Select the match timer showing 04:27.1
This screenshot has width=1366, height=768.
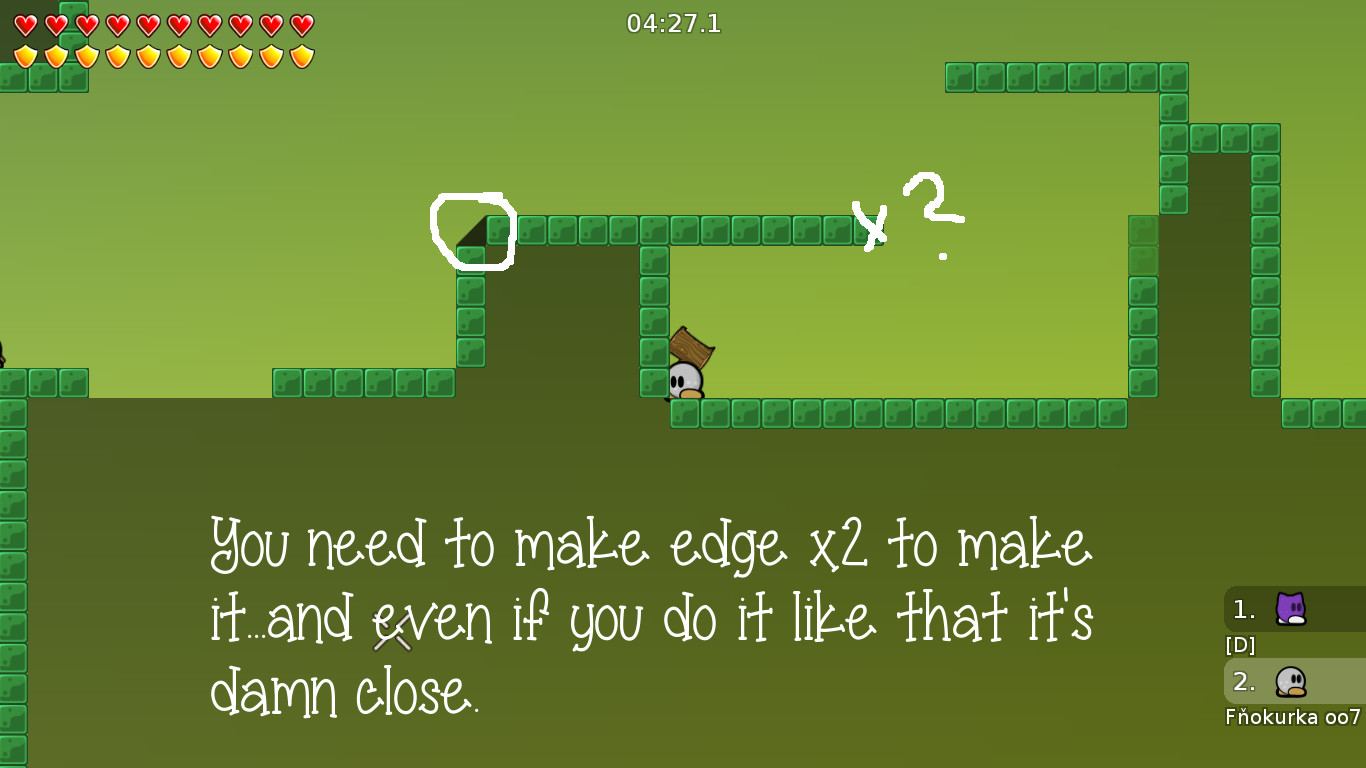pos(671,24)
